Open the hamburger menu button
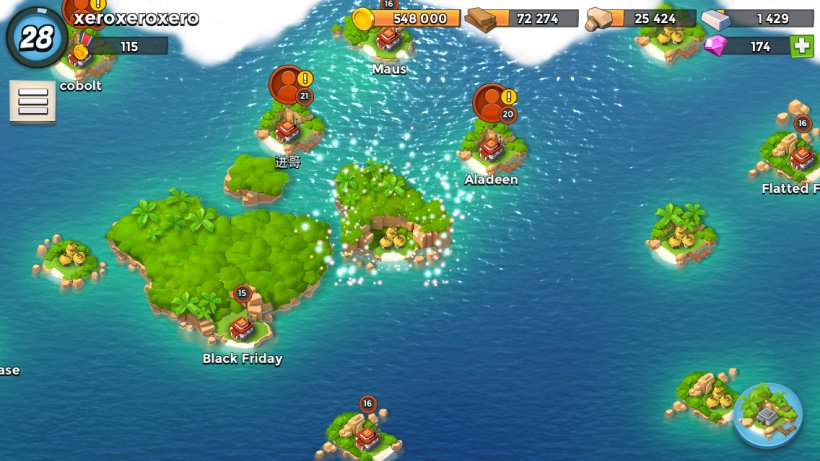820x461 pixels. (32, 102)
